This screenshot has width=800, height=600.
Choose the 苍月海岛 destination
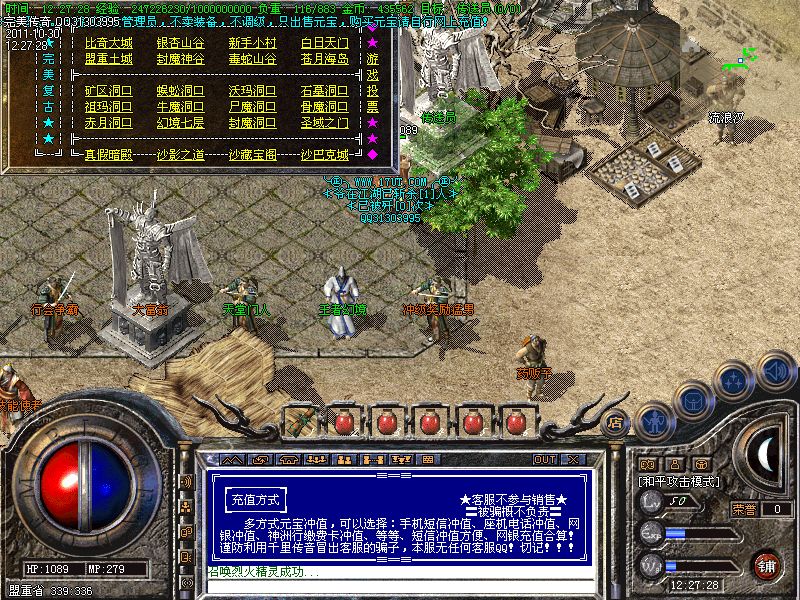(325, 59)
